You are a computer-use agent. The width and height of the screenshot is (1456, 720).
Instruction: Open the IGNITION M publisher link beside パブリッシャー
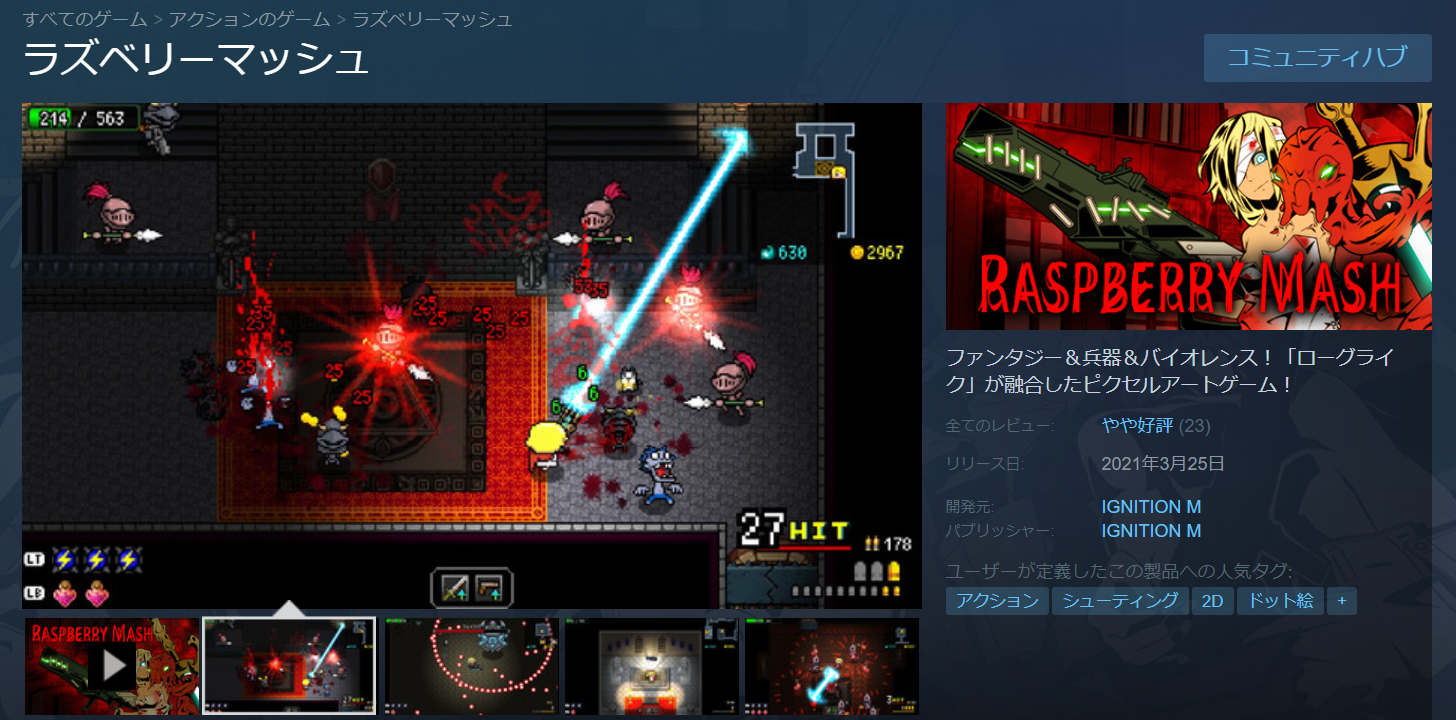(x=1151, y=531)
